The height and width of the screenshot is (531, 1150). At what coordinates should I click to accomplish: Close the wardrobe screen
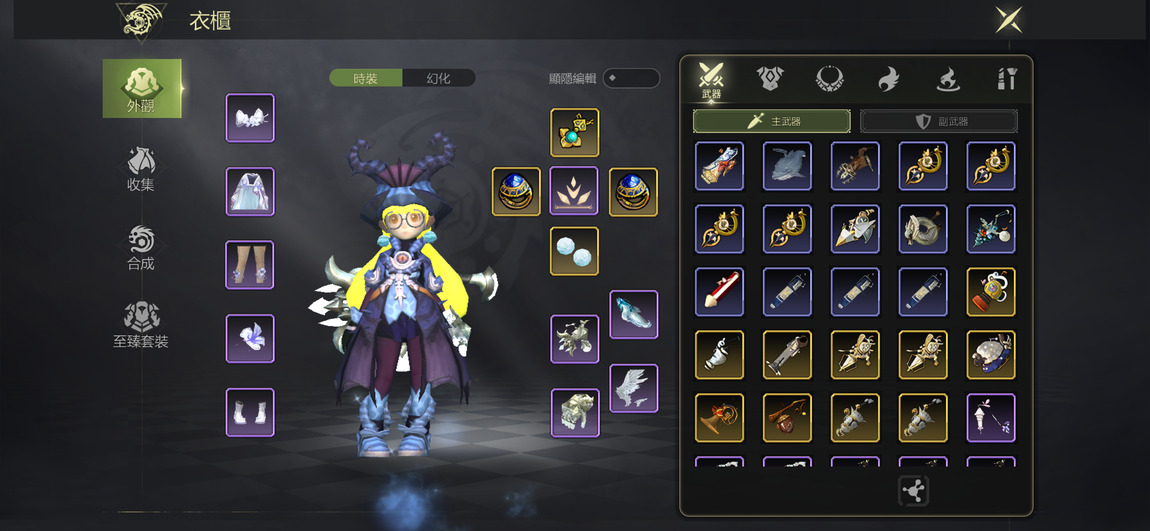coord(1008,19)
